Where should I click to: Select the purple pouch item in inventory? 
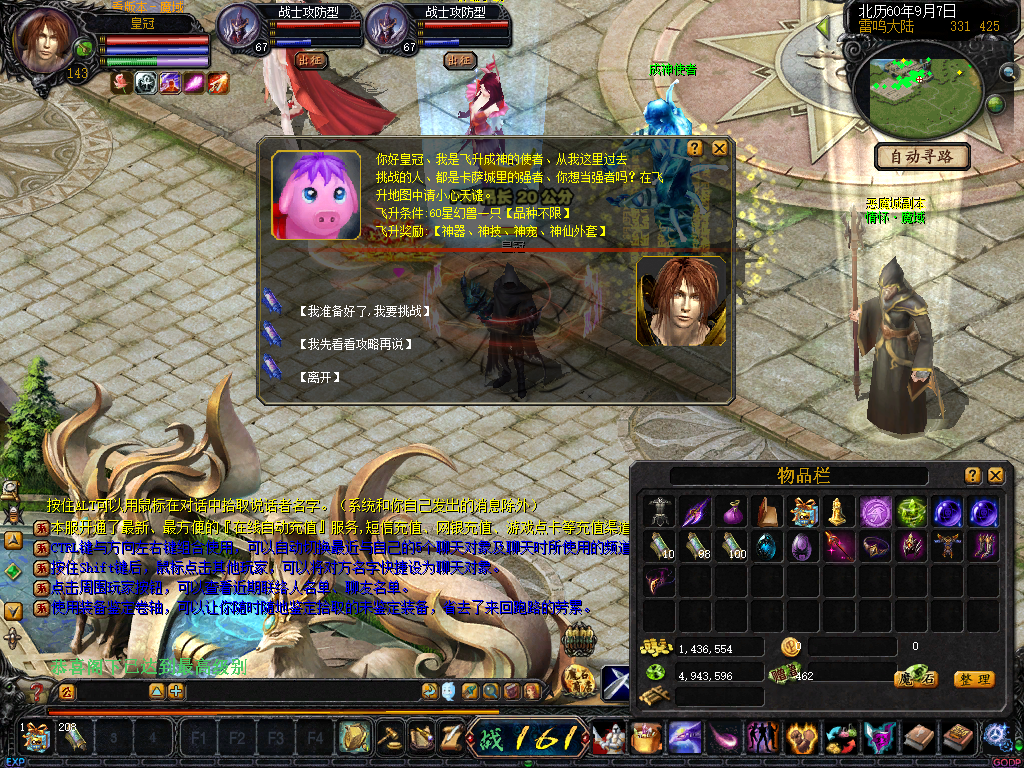[732, 512]
